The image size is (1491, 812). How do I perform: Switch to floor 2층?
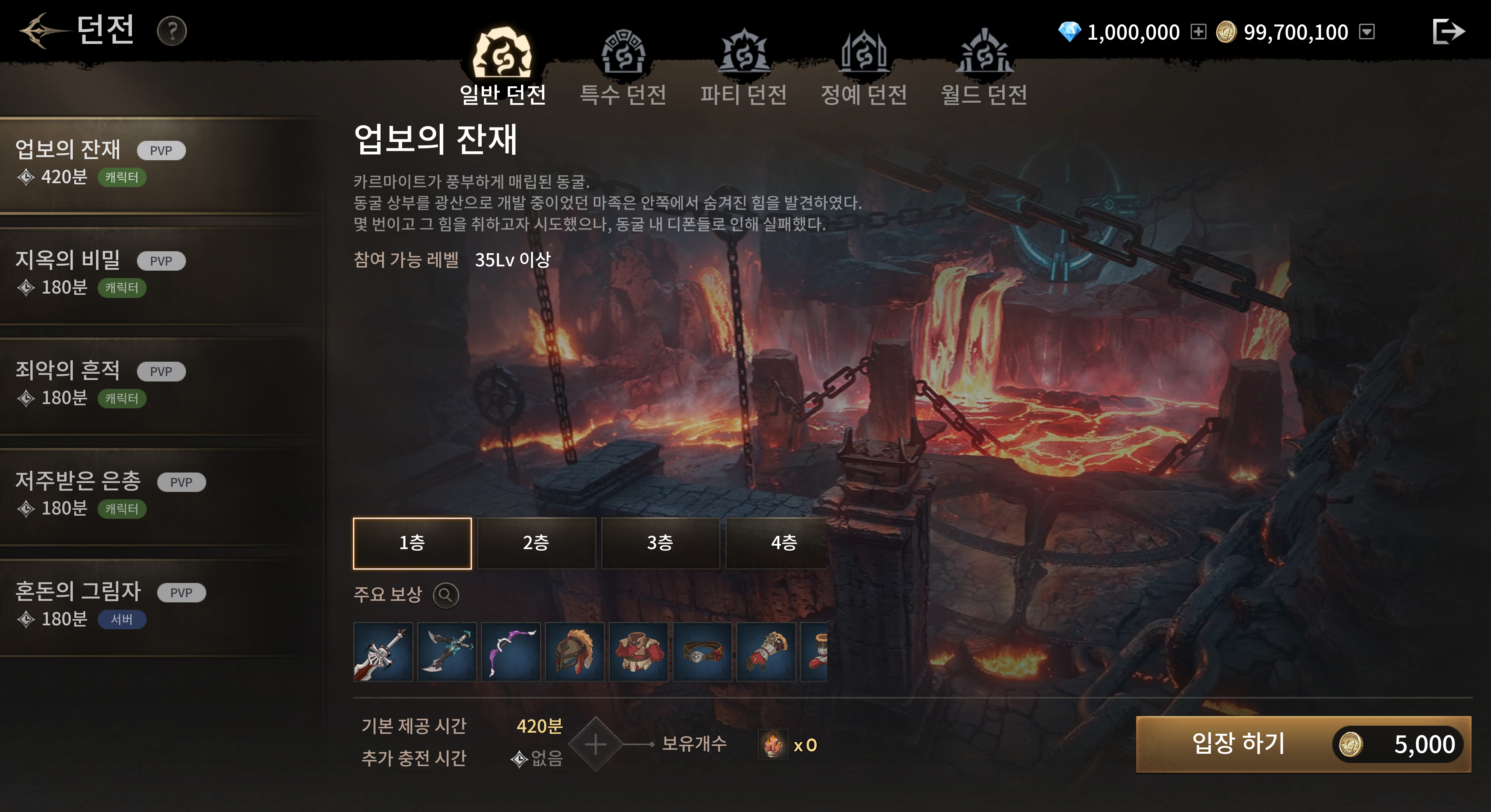[536, 543]
